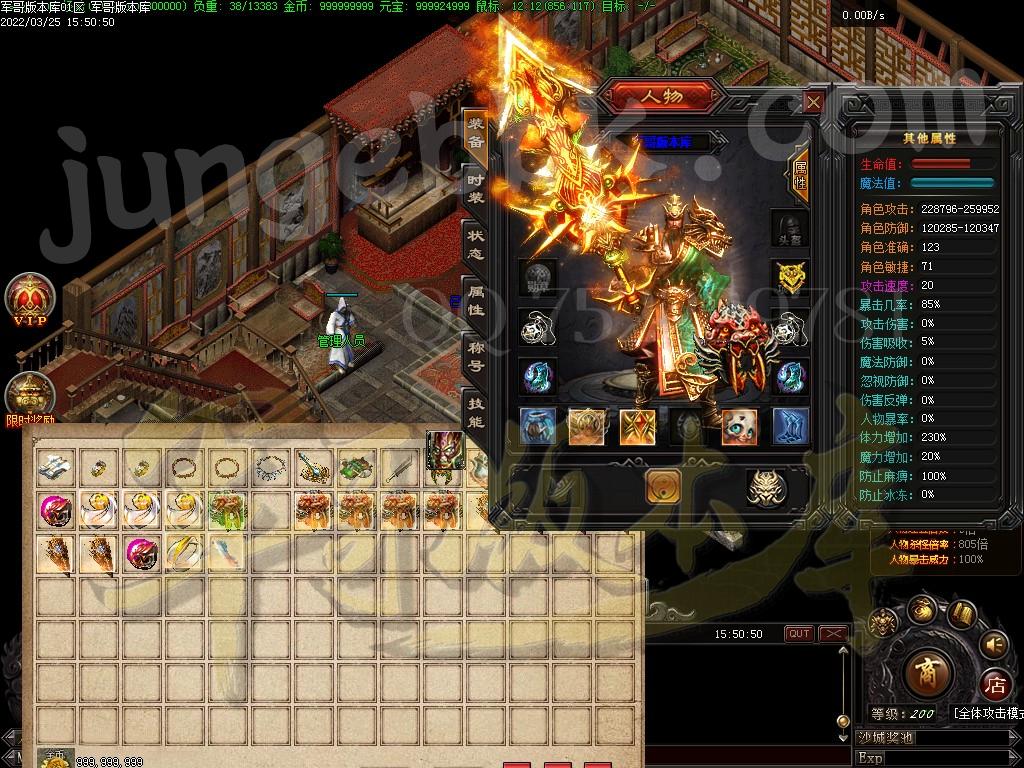Select the doll face equipment slot
The height and width of the screenshot is (768, 1024).
tap(740, 426)
